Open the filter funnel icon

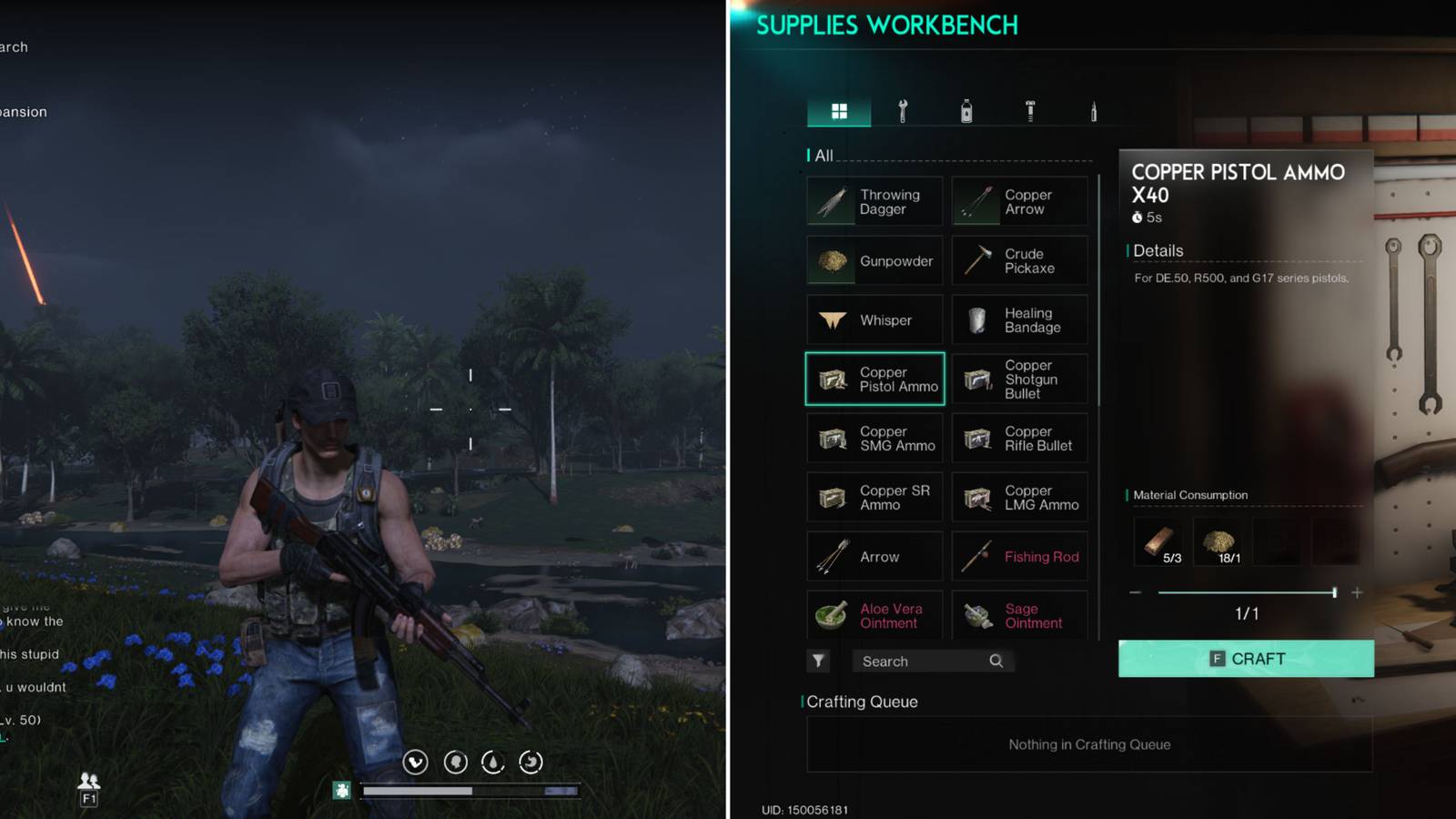coord(818,661)
